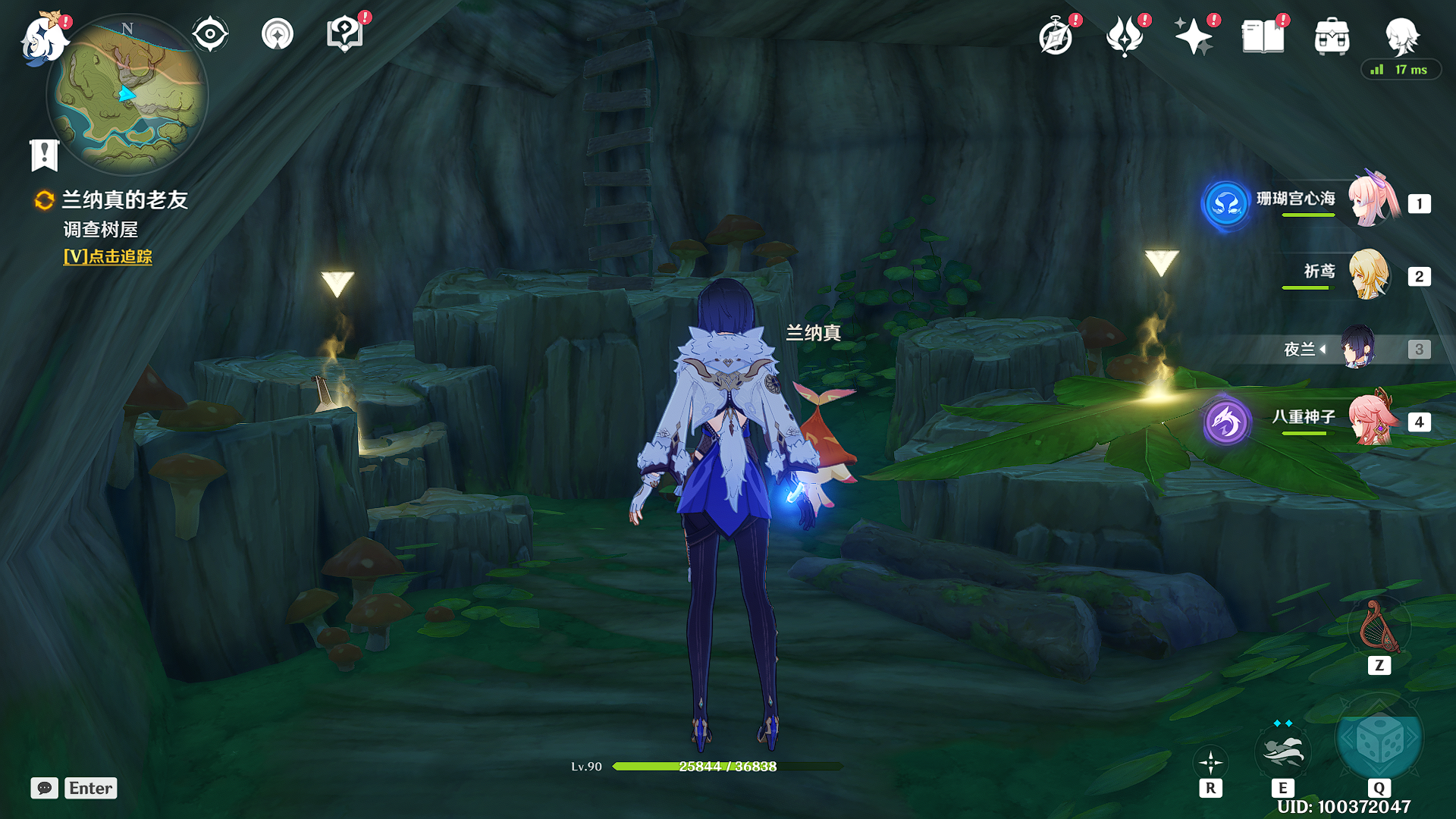Activate Yelan's elemental skill
1456x819 pixels.
click(1282, 751)
